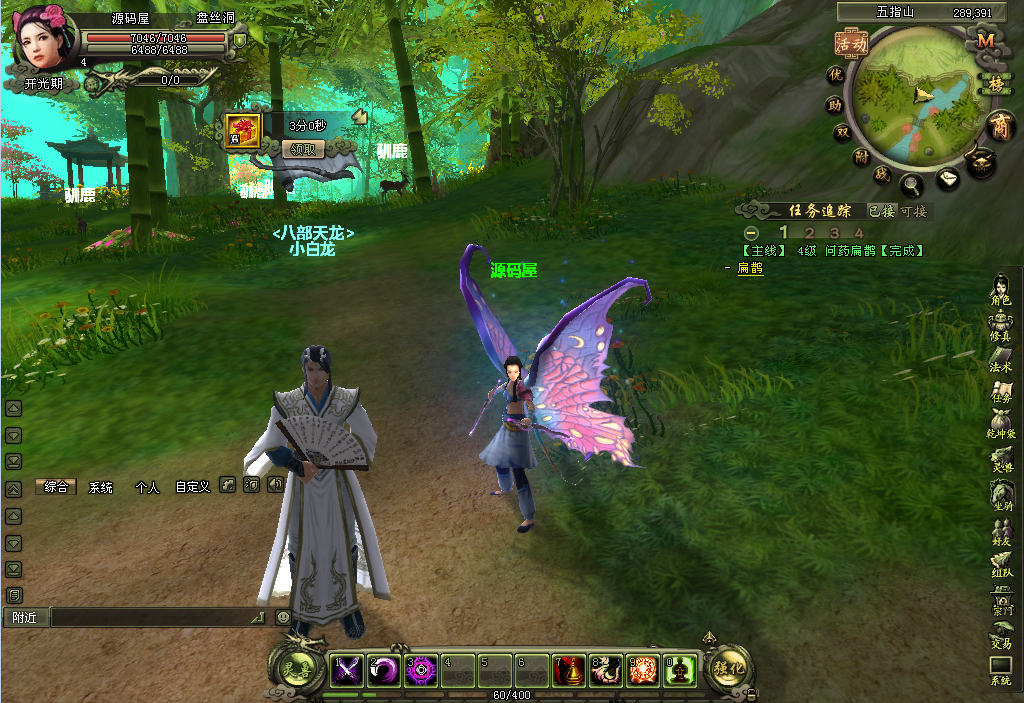The width and height of the screenshot is (1024, 703).
Task: Activate the crossed swords skill in slot 1
Action: point(347,669)
